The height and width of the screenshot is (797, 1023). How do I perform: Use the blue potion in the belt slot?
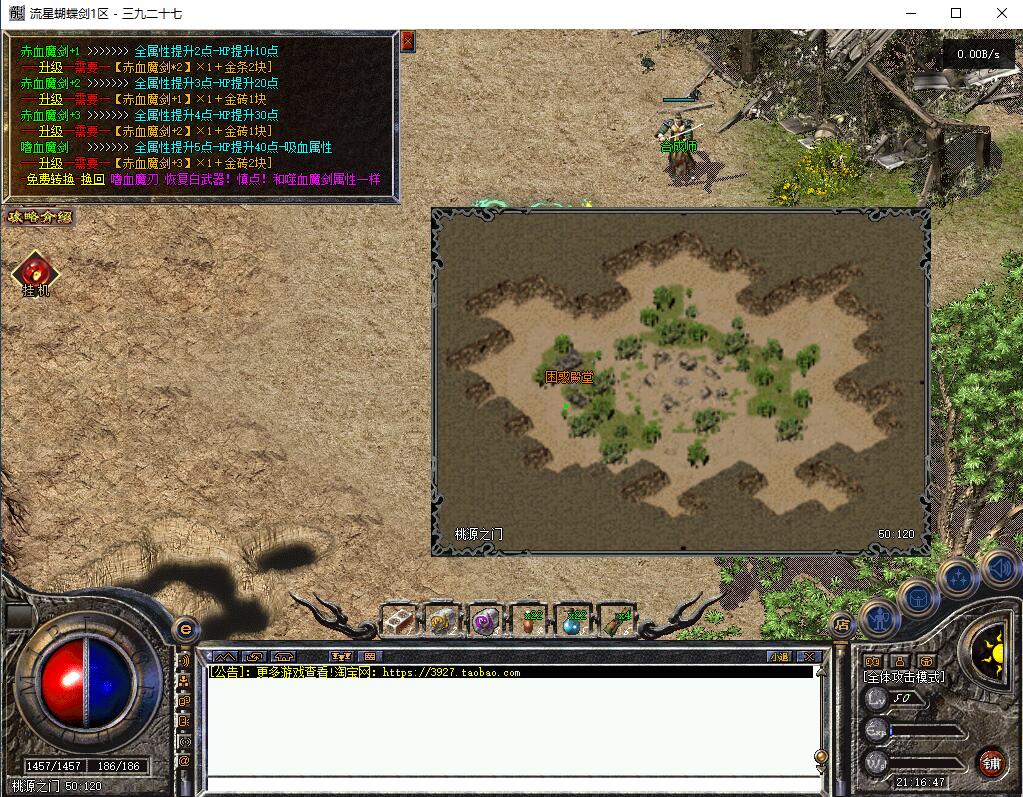click(x=573, y=621)
